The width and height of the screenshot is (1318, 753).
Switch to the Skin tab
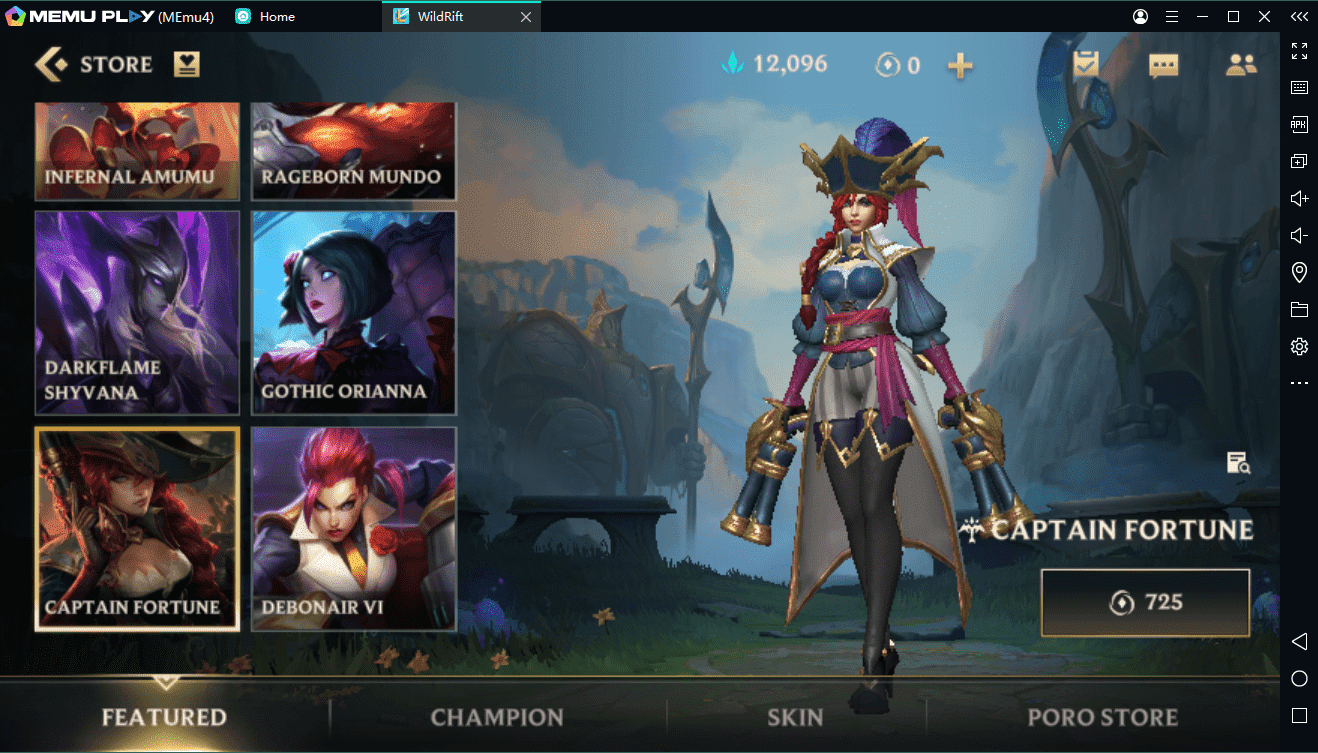tap(795, 717)
